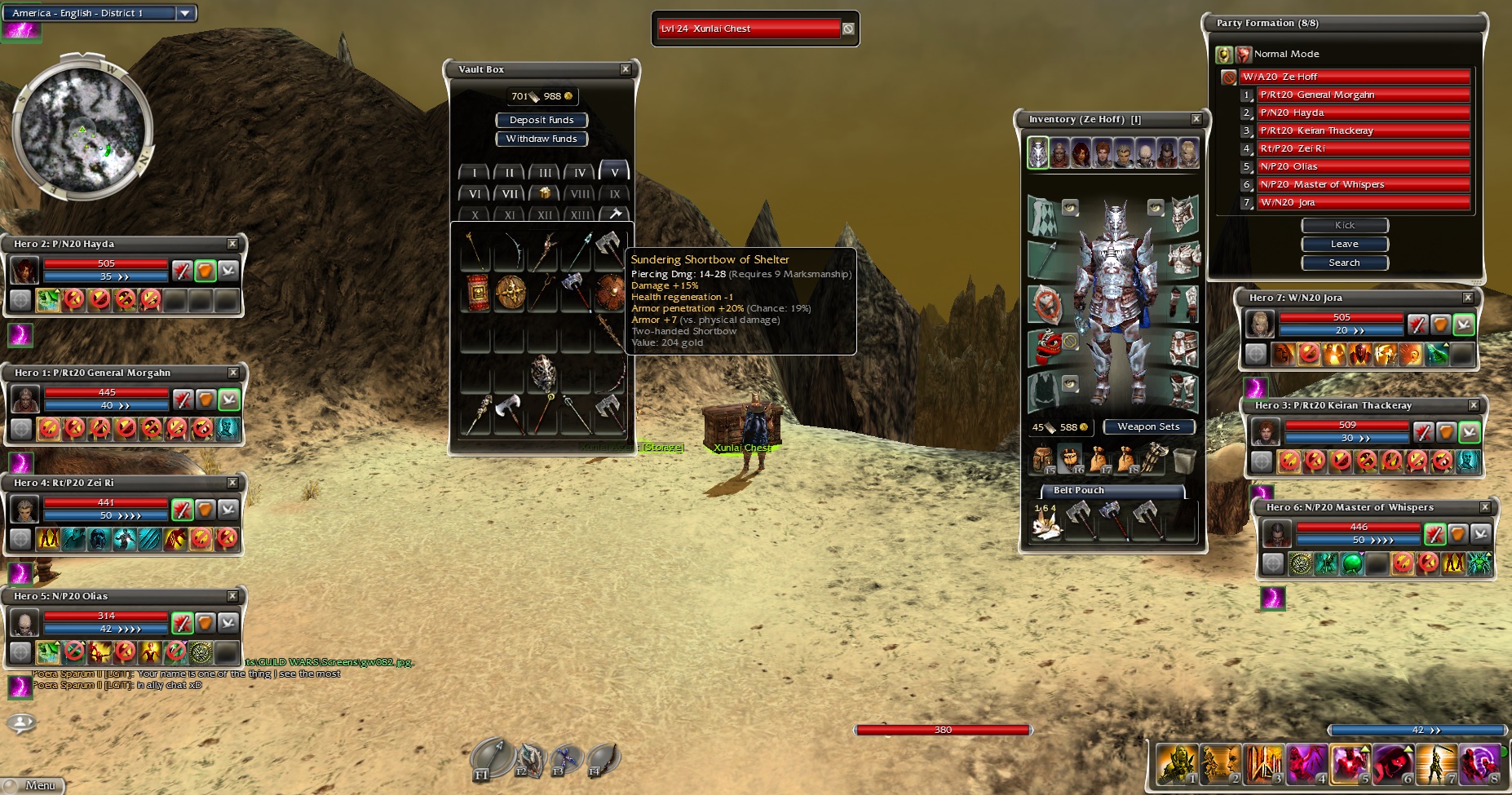Select the red canister item in vault
1512x795 pixels.
(x=477, y=292)
